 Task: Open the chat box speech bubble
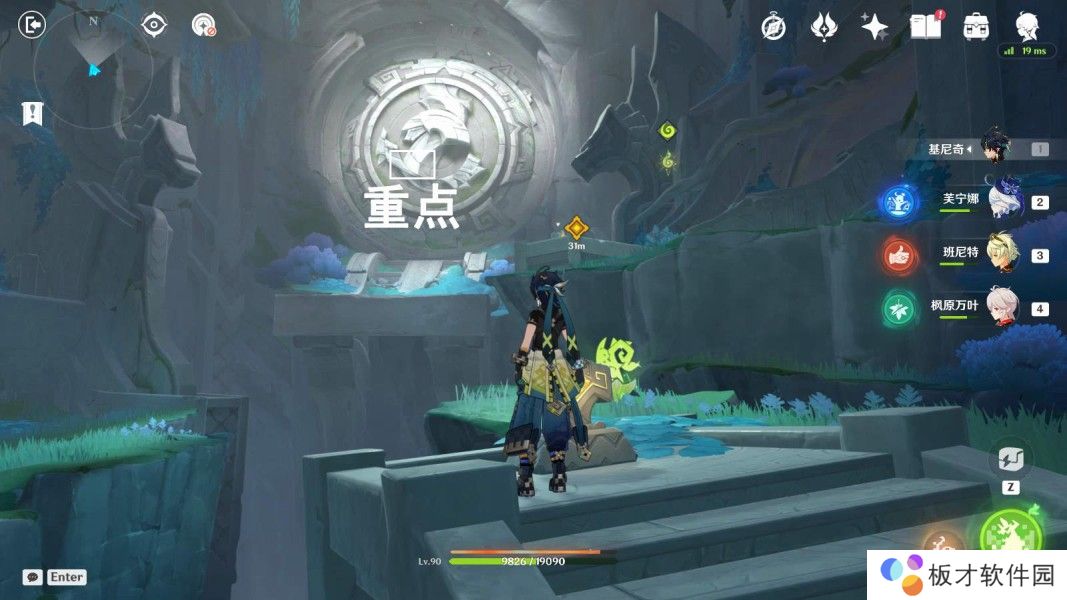coord(32,577)
